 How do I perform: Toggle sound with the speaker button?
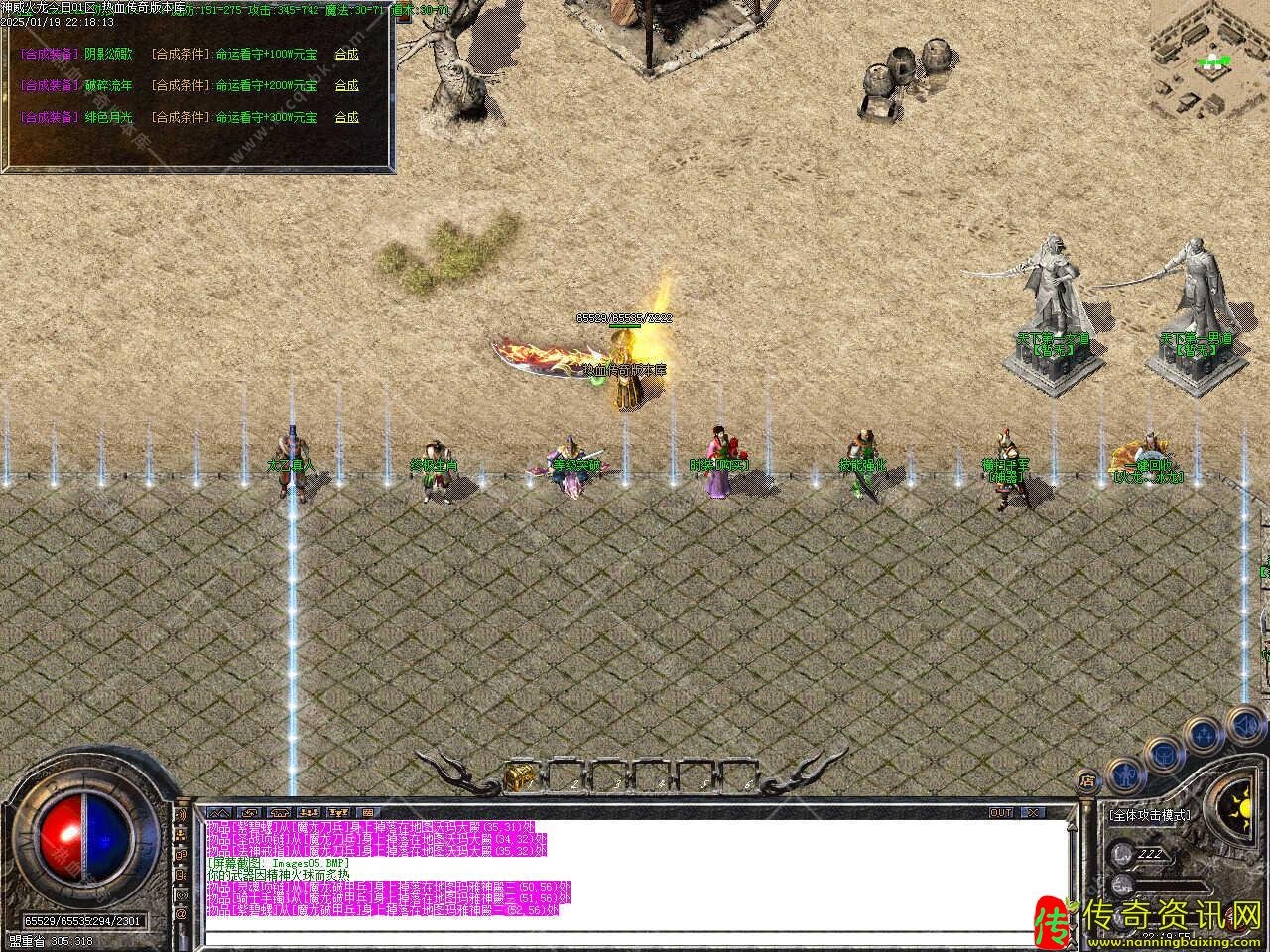[x=1244, y=727]
